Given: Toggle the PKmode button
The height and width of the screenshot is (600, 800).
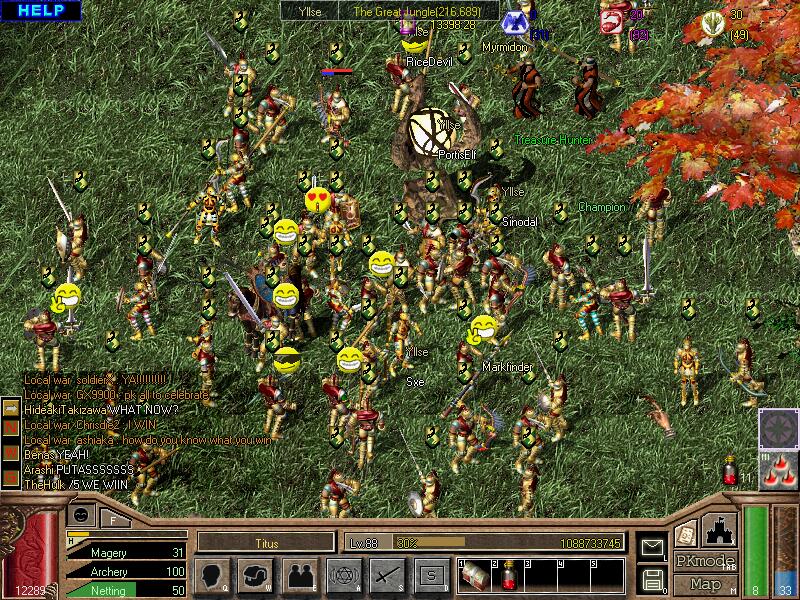Looking at the screenshot, I should [x=704, y=561].
